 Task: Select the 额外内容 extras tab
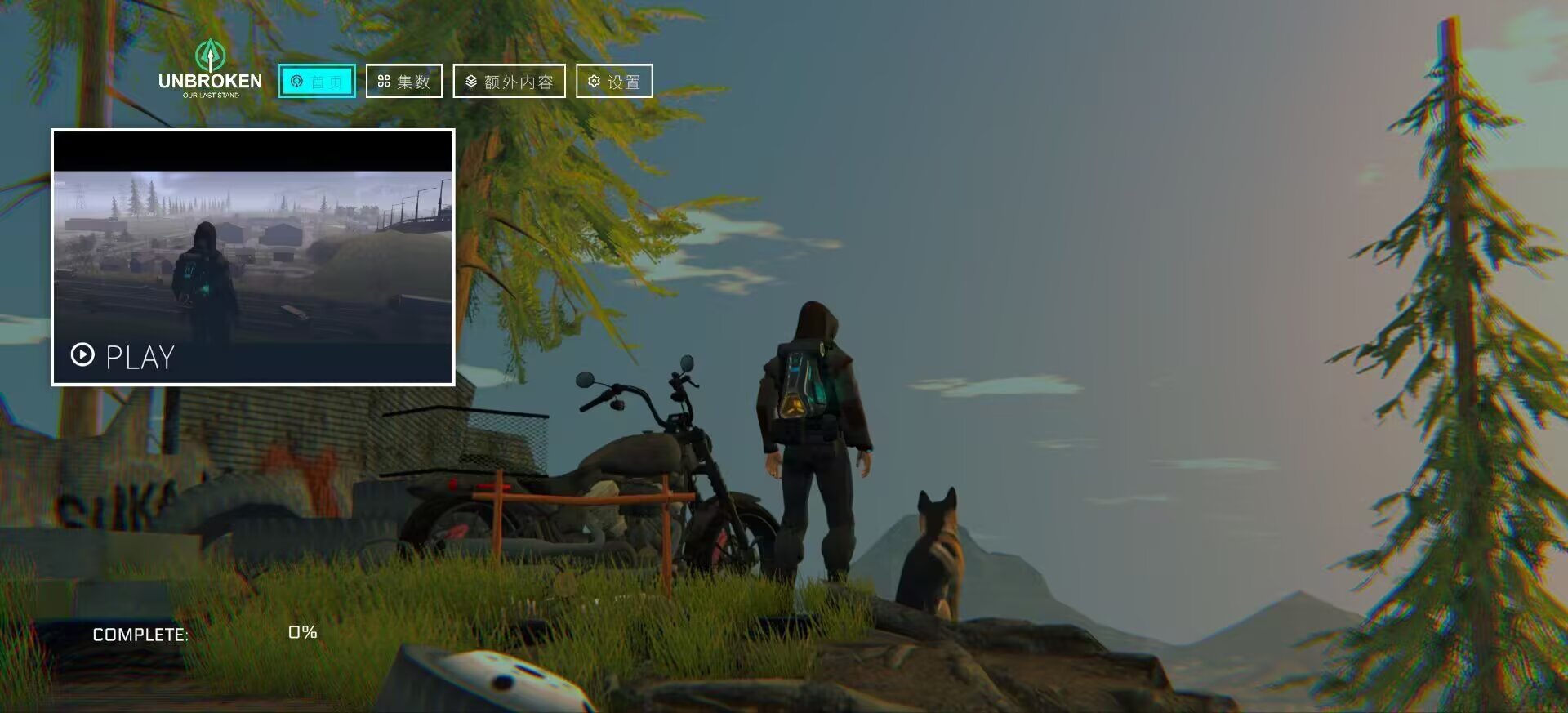[x=509, y=81]
